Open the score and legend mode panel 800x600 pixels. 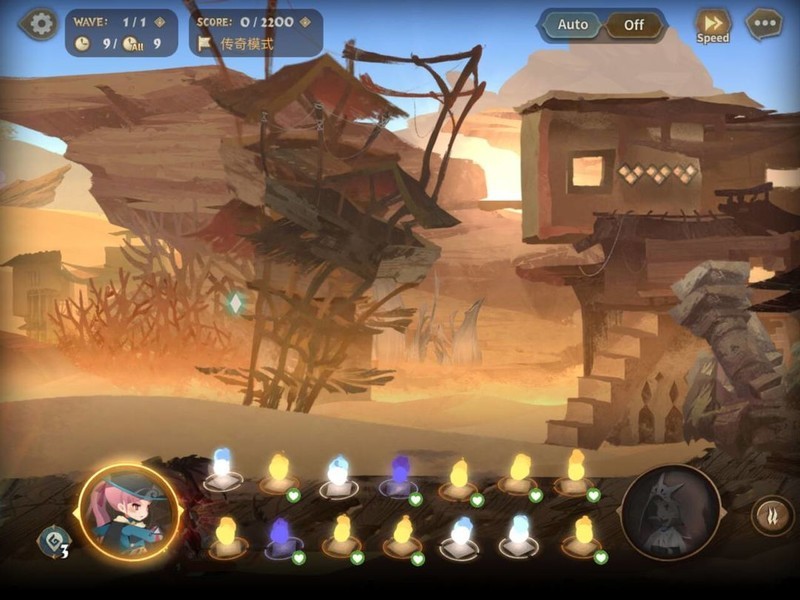pos(256,33)
